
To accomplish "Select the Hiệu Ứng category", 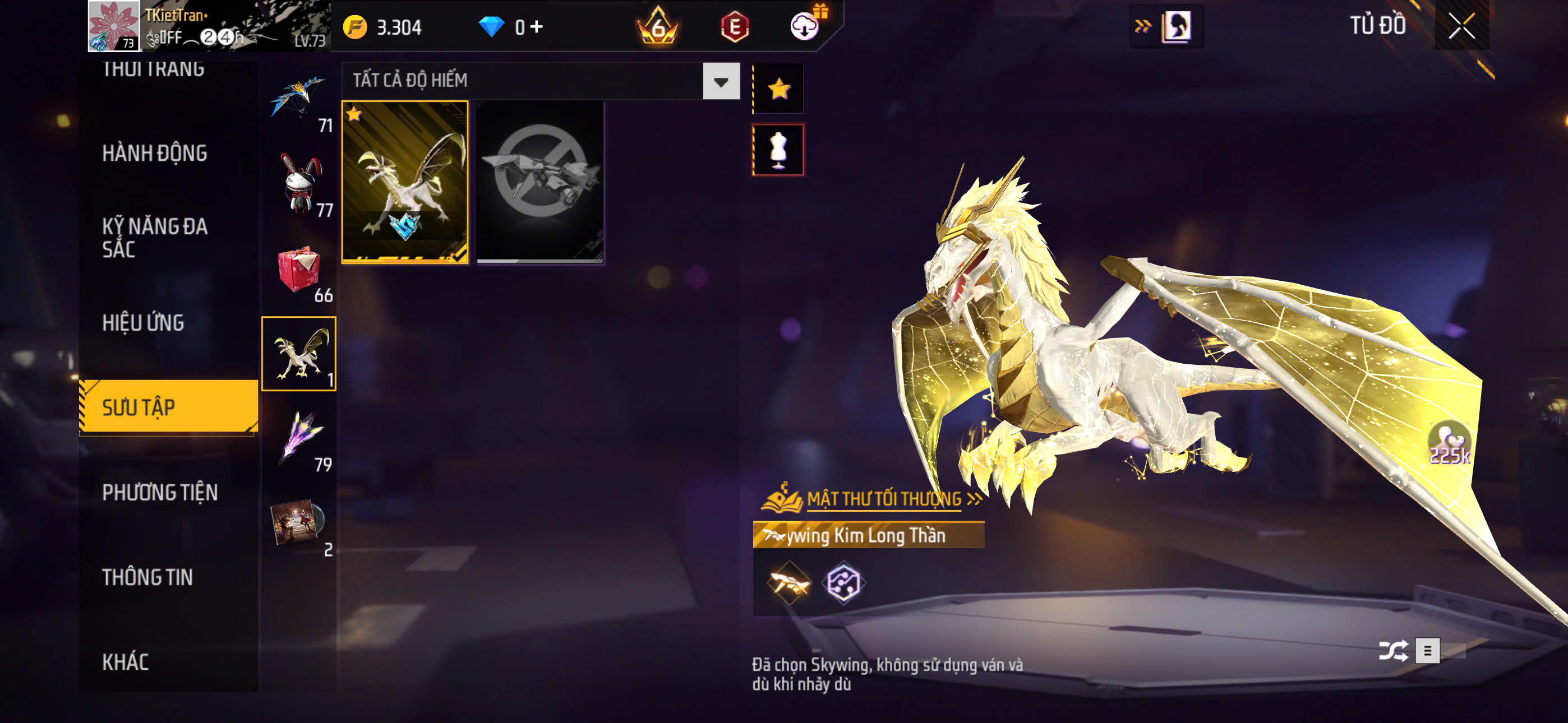I will [143, 323].
